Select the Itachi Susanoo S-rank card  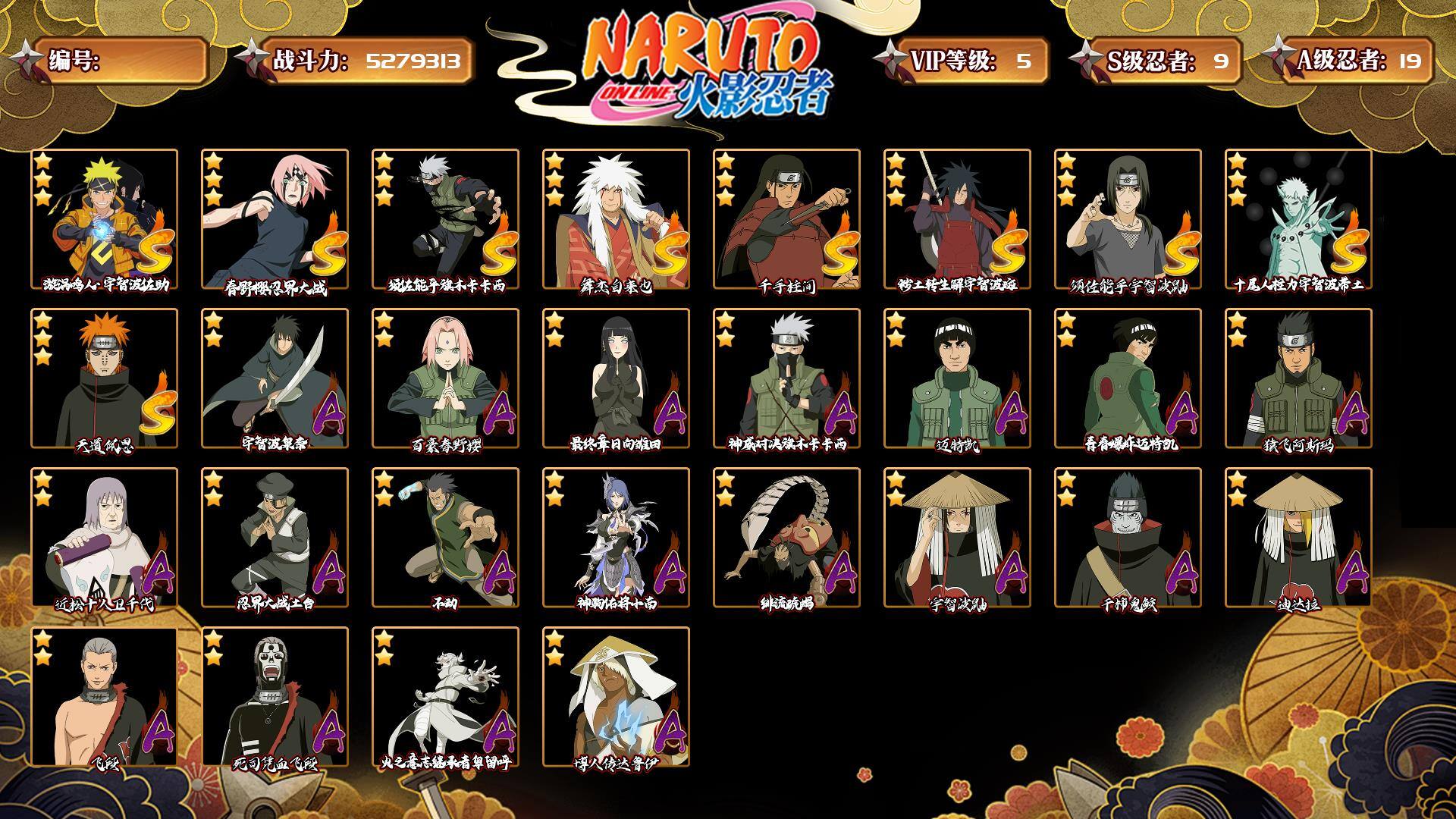click(1128, 219)
